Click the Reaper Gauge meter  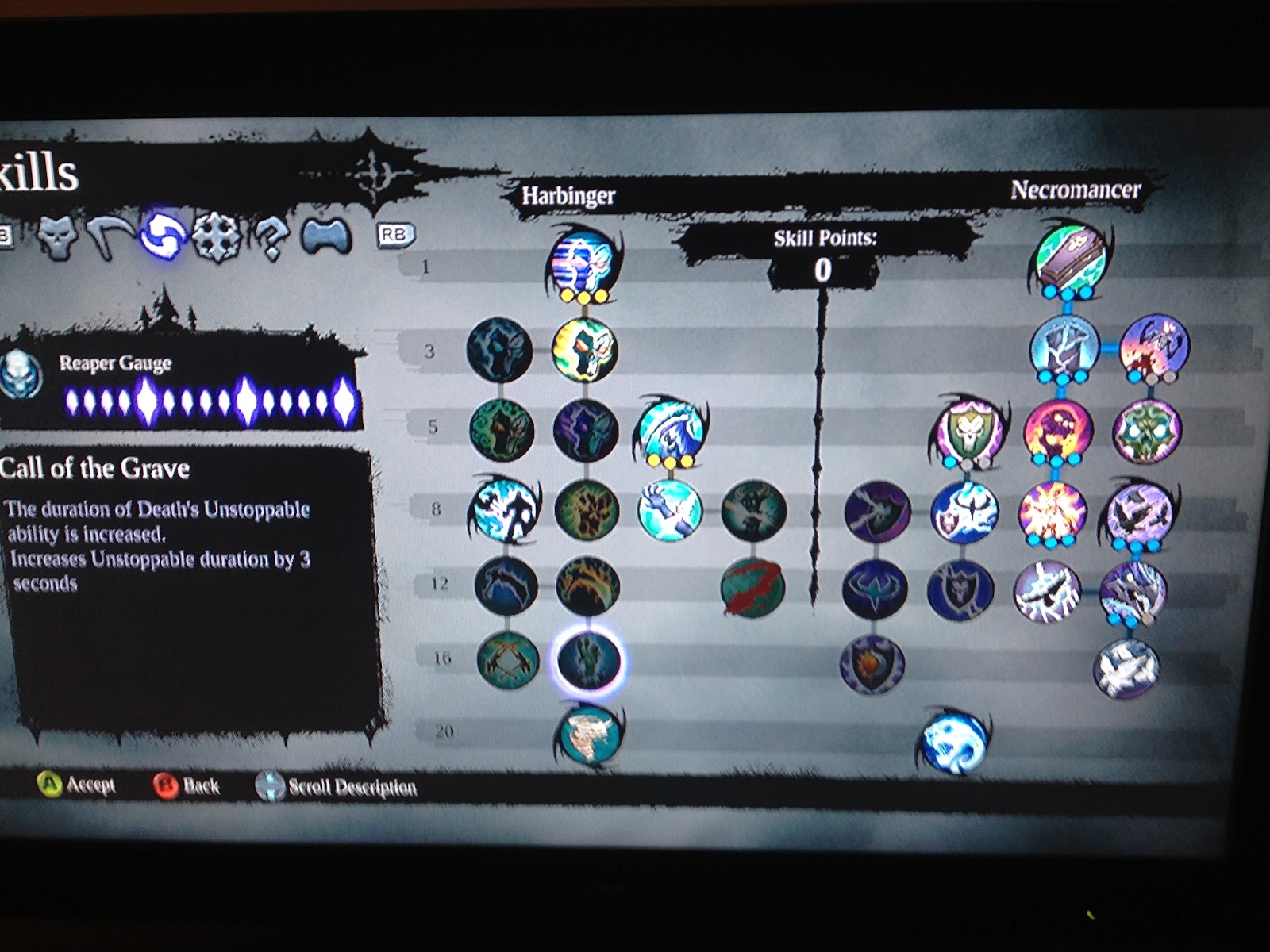click(x=210, y=399)
